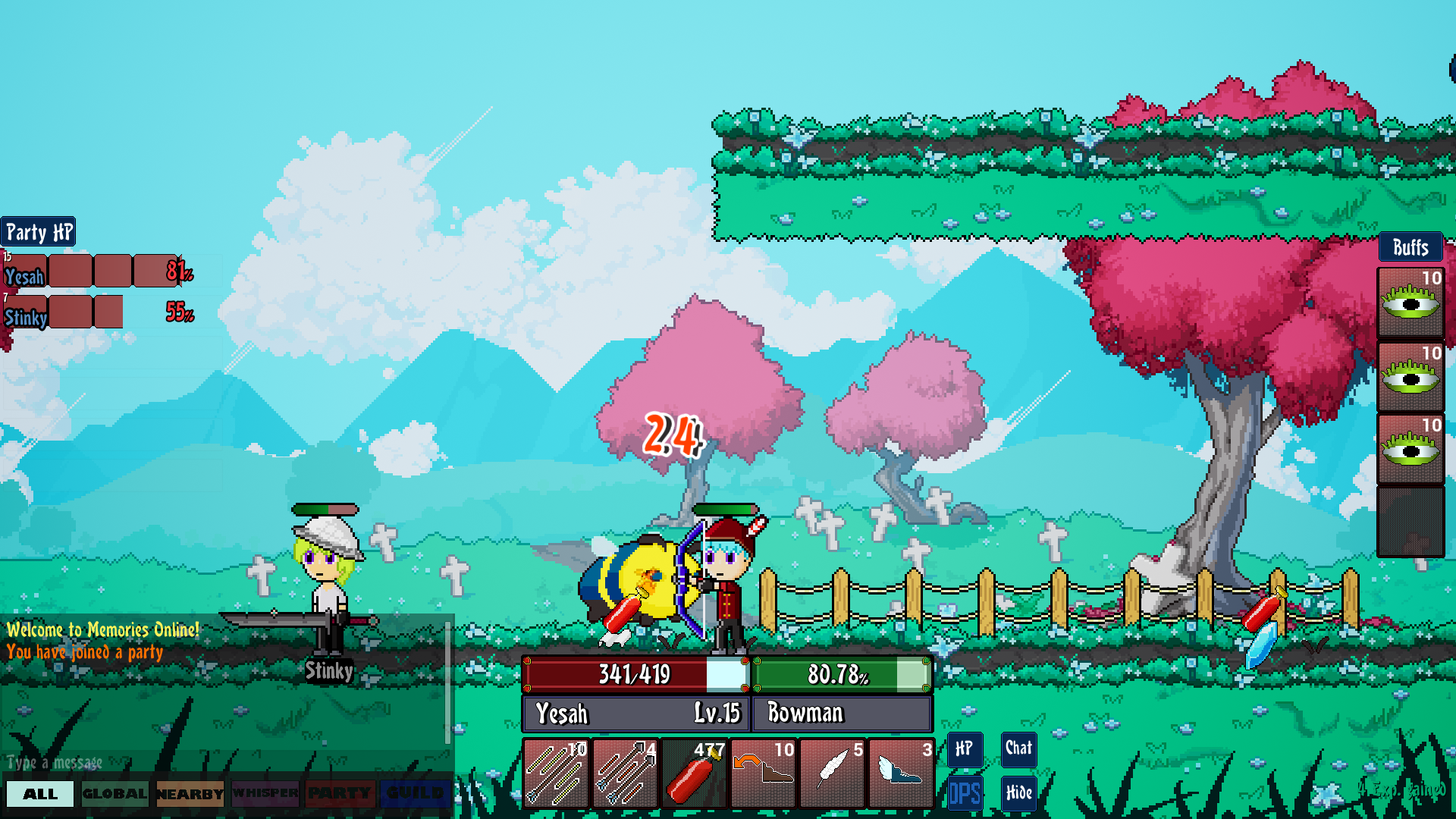Choose the NEARBY chat channel
The image size is (1456, 819).
click(x=190, y=794)
